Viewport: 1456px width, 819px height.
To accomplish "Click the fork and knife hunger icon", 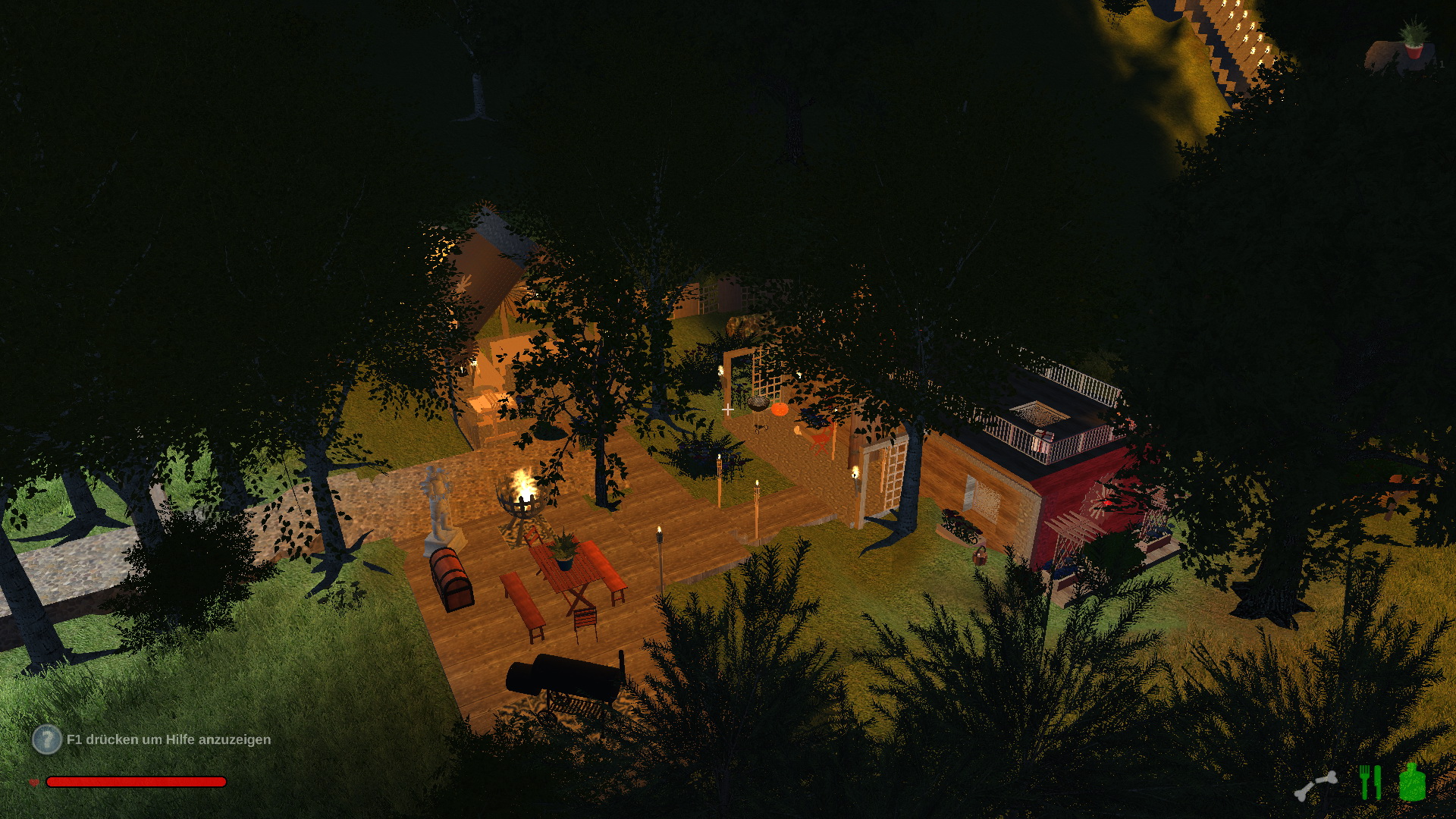I will tap(1370, 782).
